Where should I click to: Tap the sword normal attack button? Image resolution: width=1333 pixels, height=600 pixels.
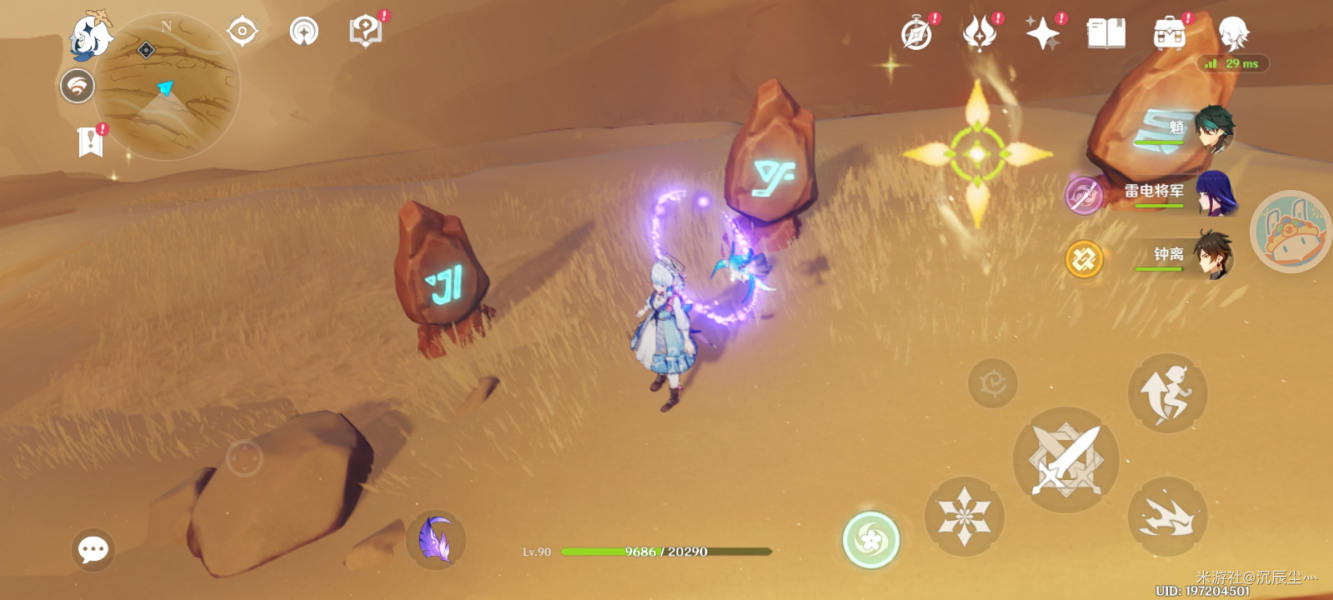click(1066, 459)
